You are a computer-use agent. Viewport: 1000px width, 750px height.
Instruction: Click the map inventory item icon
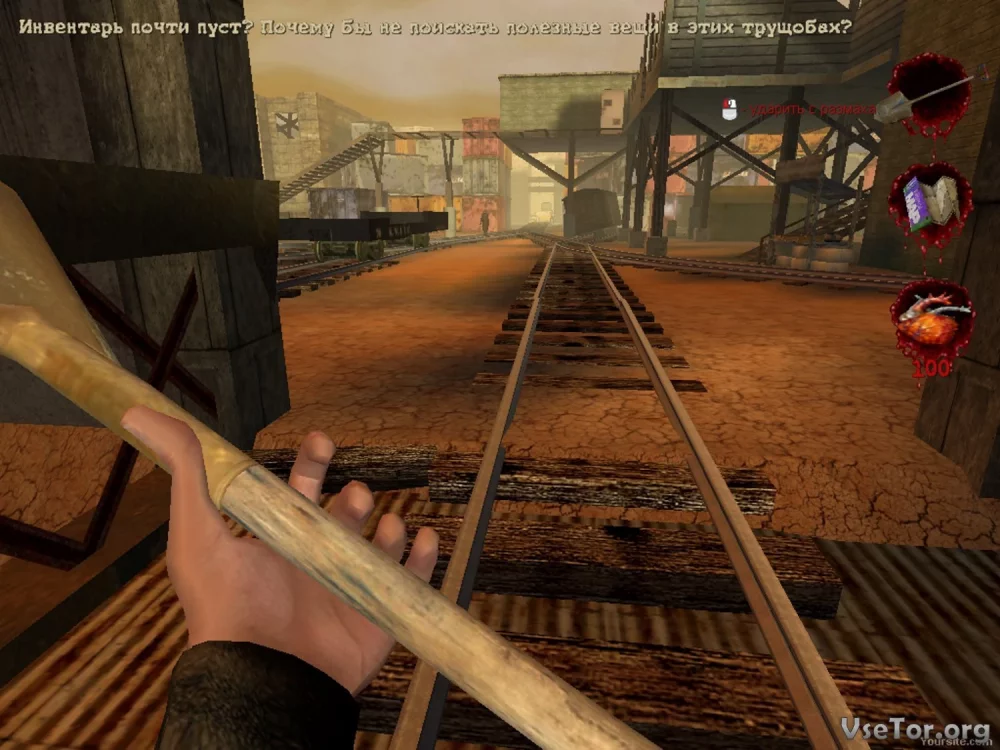[930, 201]
